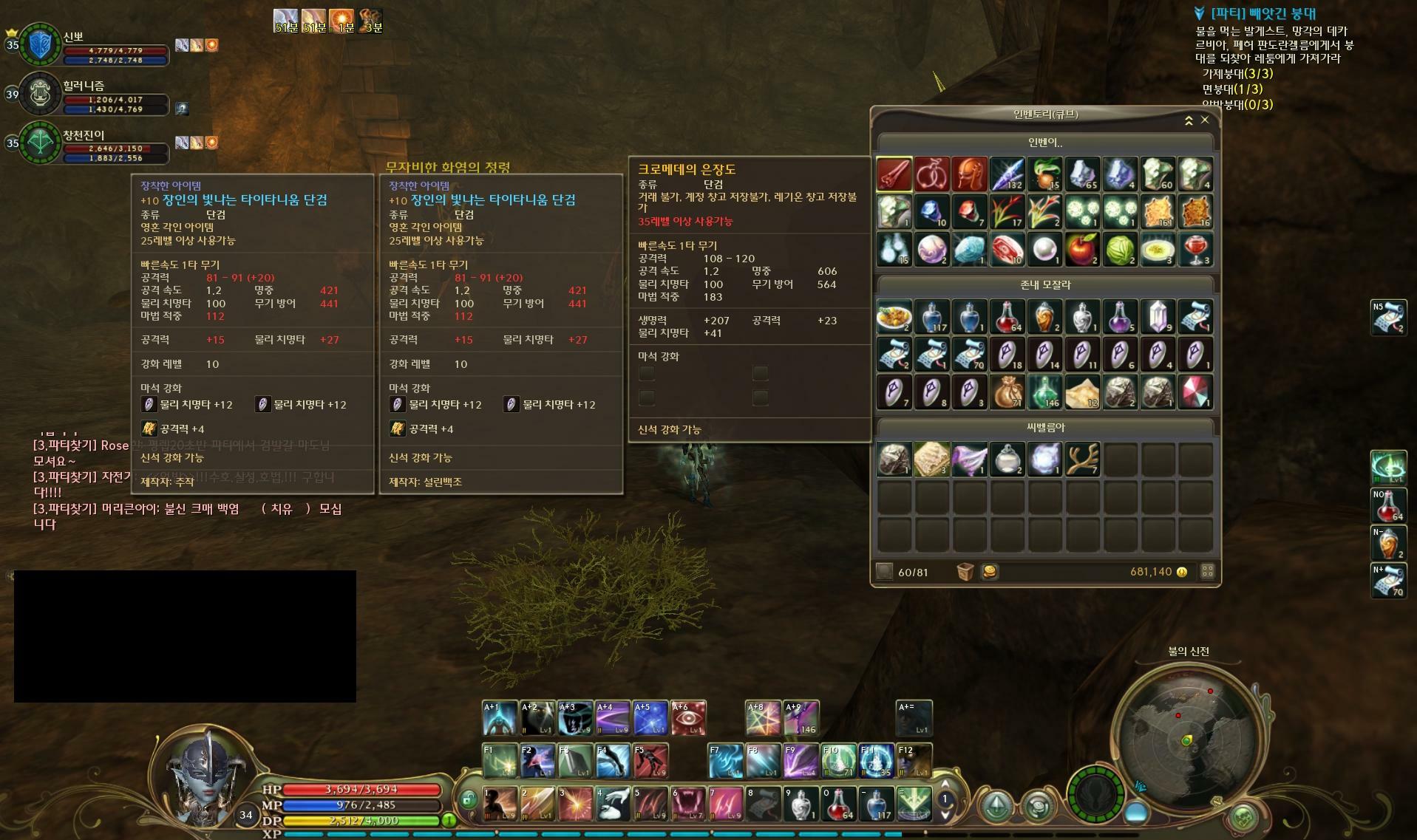The width and height of the screenshot is (1417, 840).
Task: Toggle the hotbar lock button
Action: 468,799
